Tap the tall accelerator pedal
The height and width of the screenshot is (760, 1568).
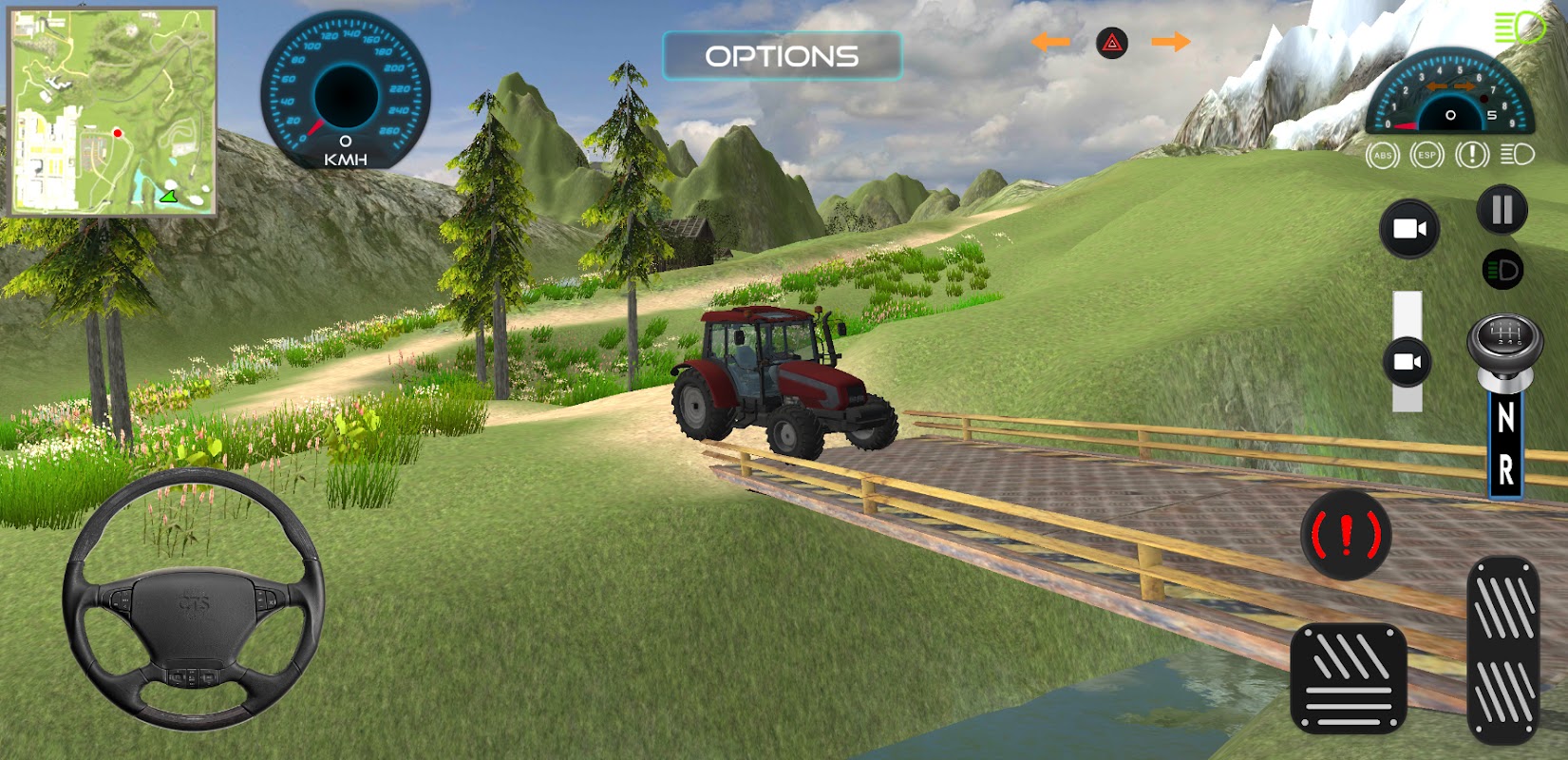pyautogui.click(x=1503, y=651)
